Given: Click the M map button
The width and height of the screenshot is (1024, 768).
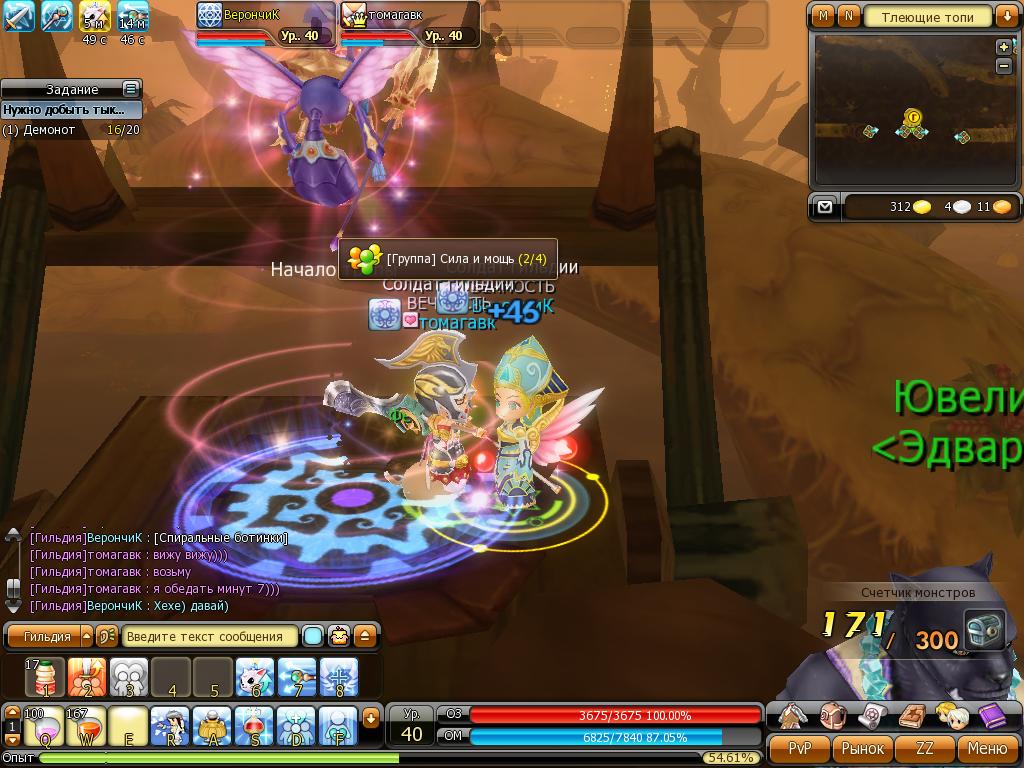Looking at the screenshot, I should (x=823, y=16).
